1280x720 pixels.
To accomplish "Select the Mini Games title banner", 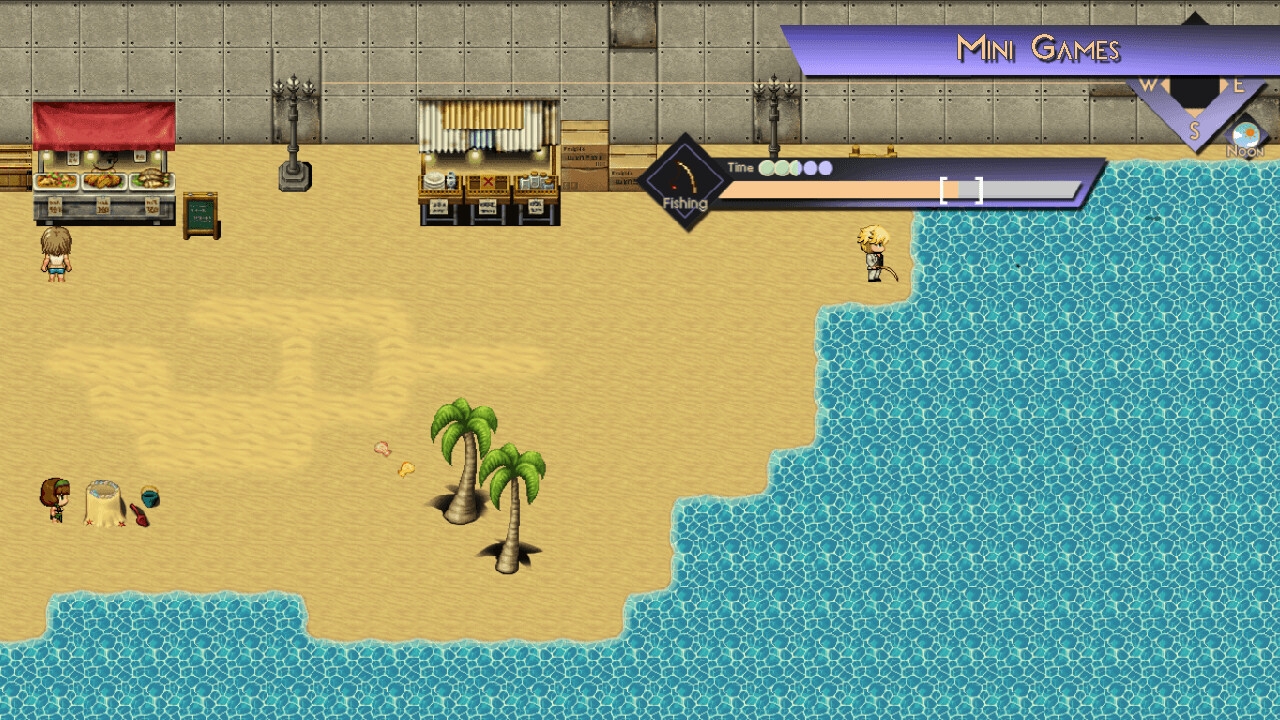I will pos(1037,49).
